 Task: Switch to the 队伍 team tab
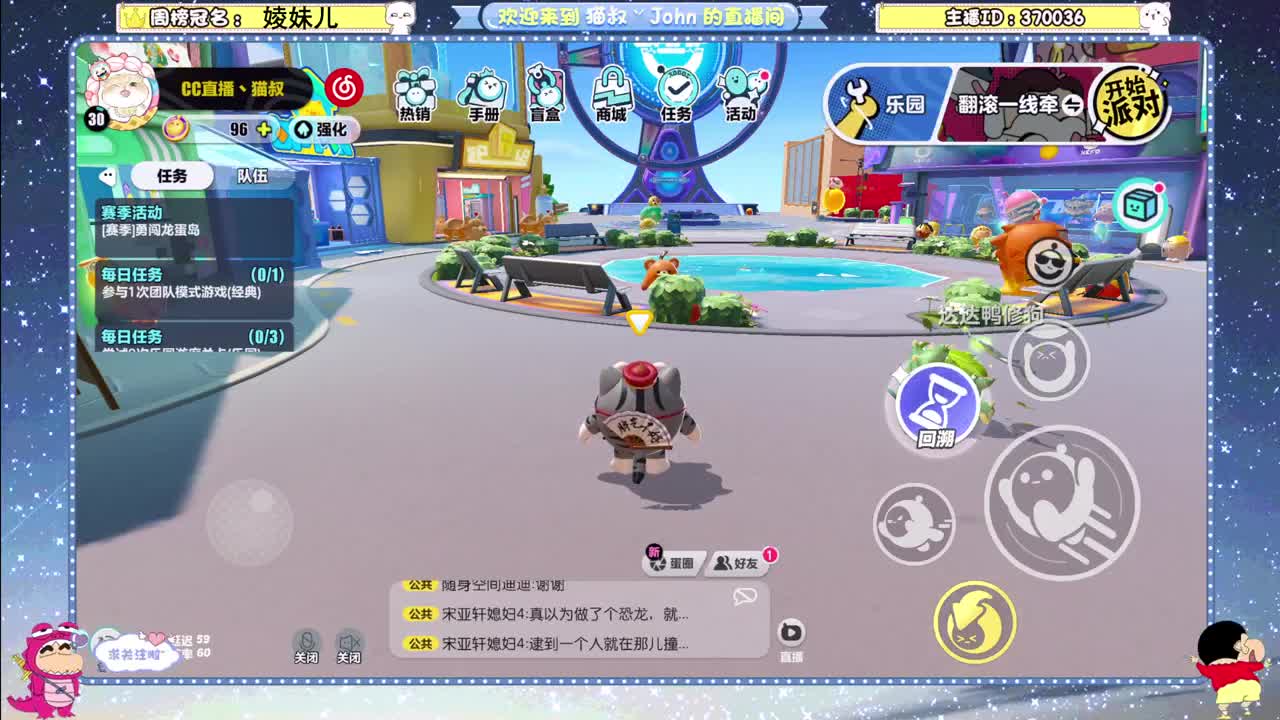pyautogui.click(x=251, y=175)
